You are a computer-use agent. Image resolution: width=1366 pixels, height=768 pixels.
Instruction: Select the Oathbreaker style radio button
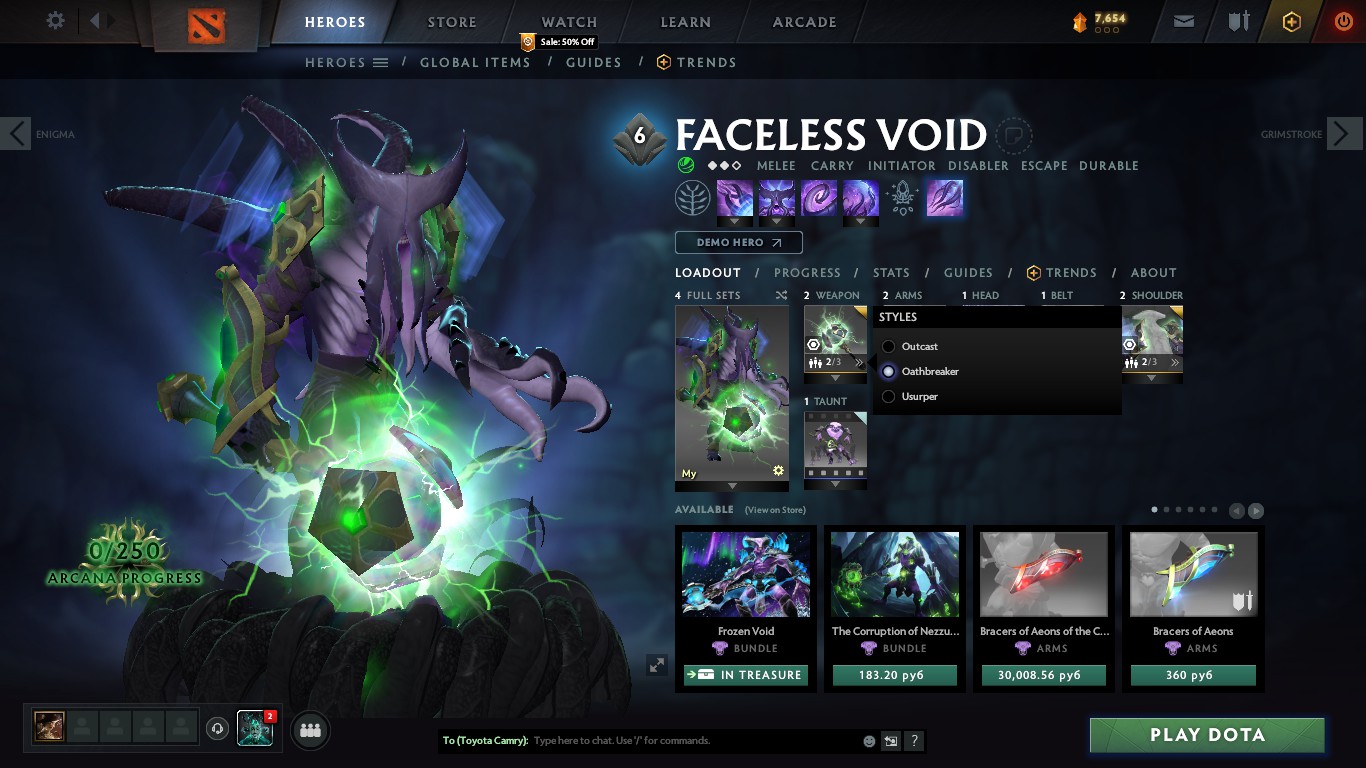887,371
